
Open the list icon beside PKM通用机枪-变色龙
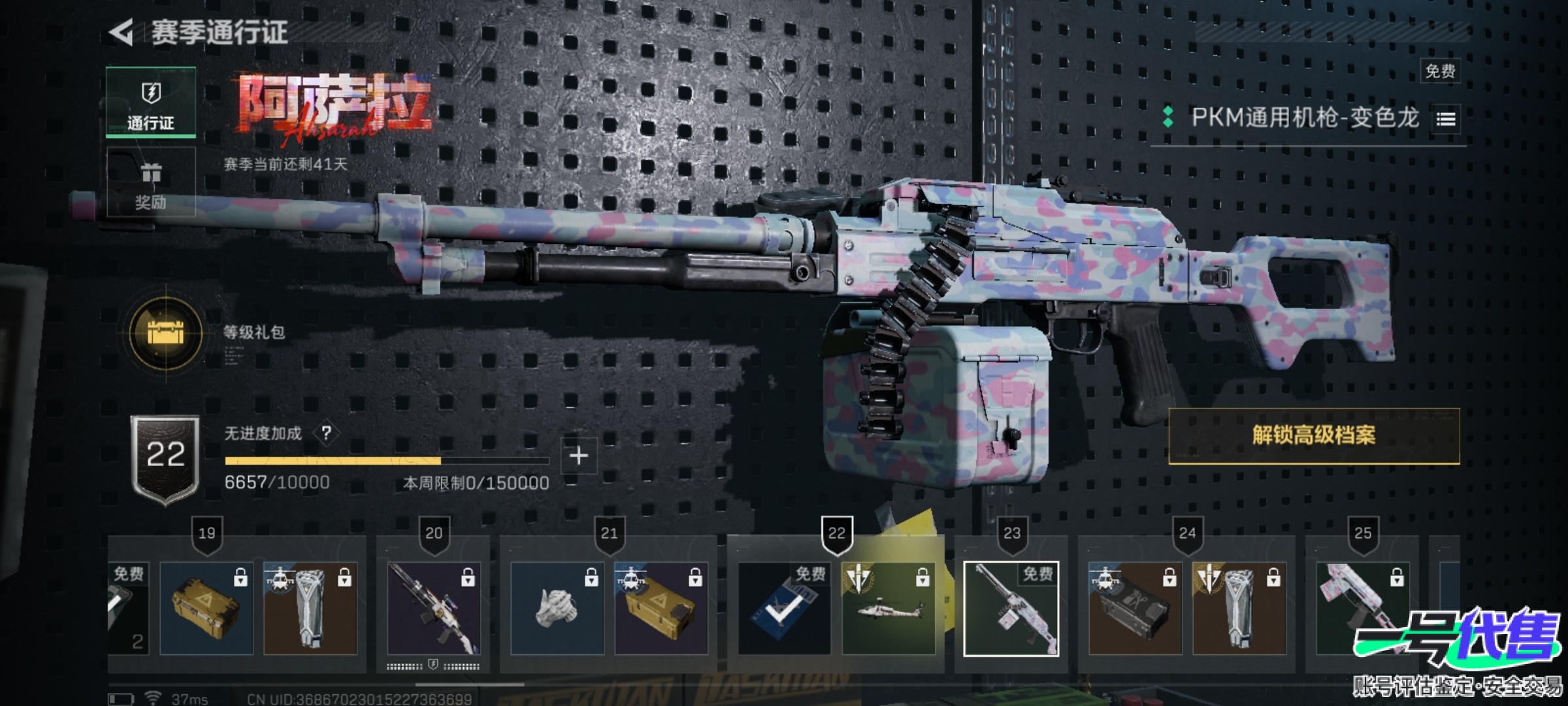(1446, 119)
